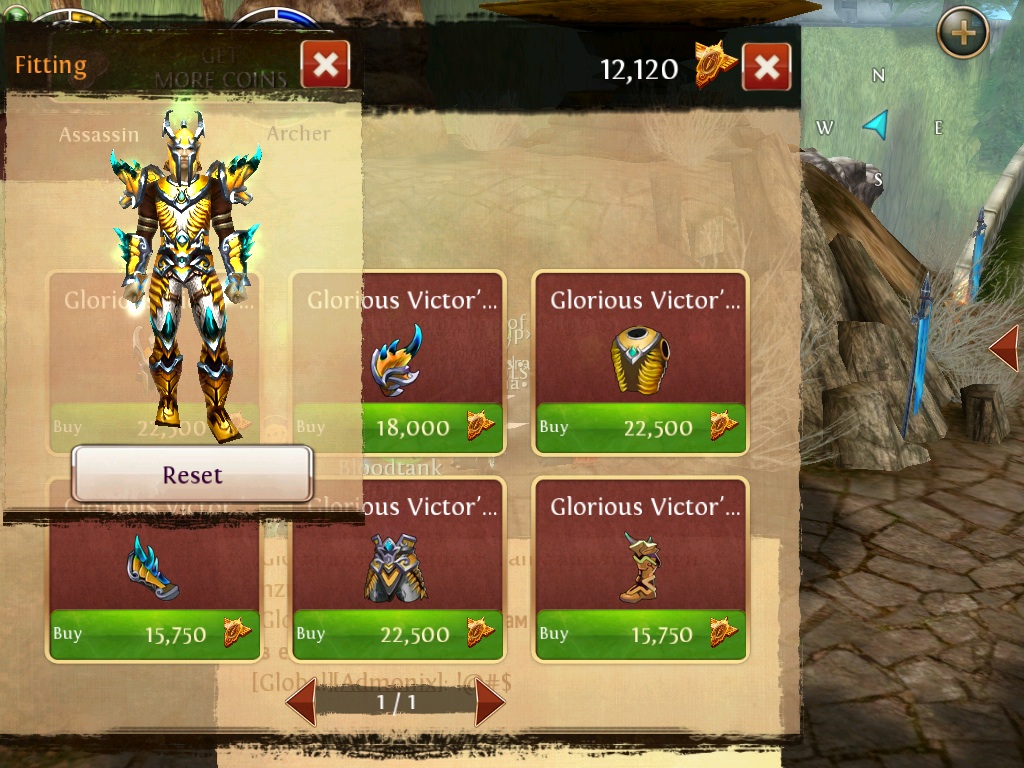Buy the chest armor for 22,500
Screen dimensions: 1024x768
[x=640, y=428]
